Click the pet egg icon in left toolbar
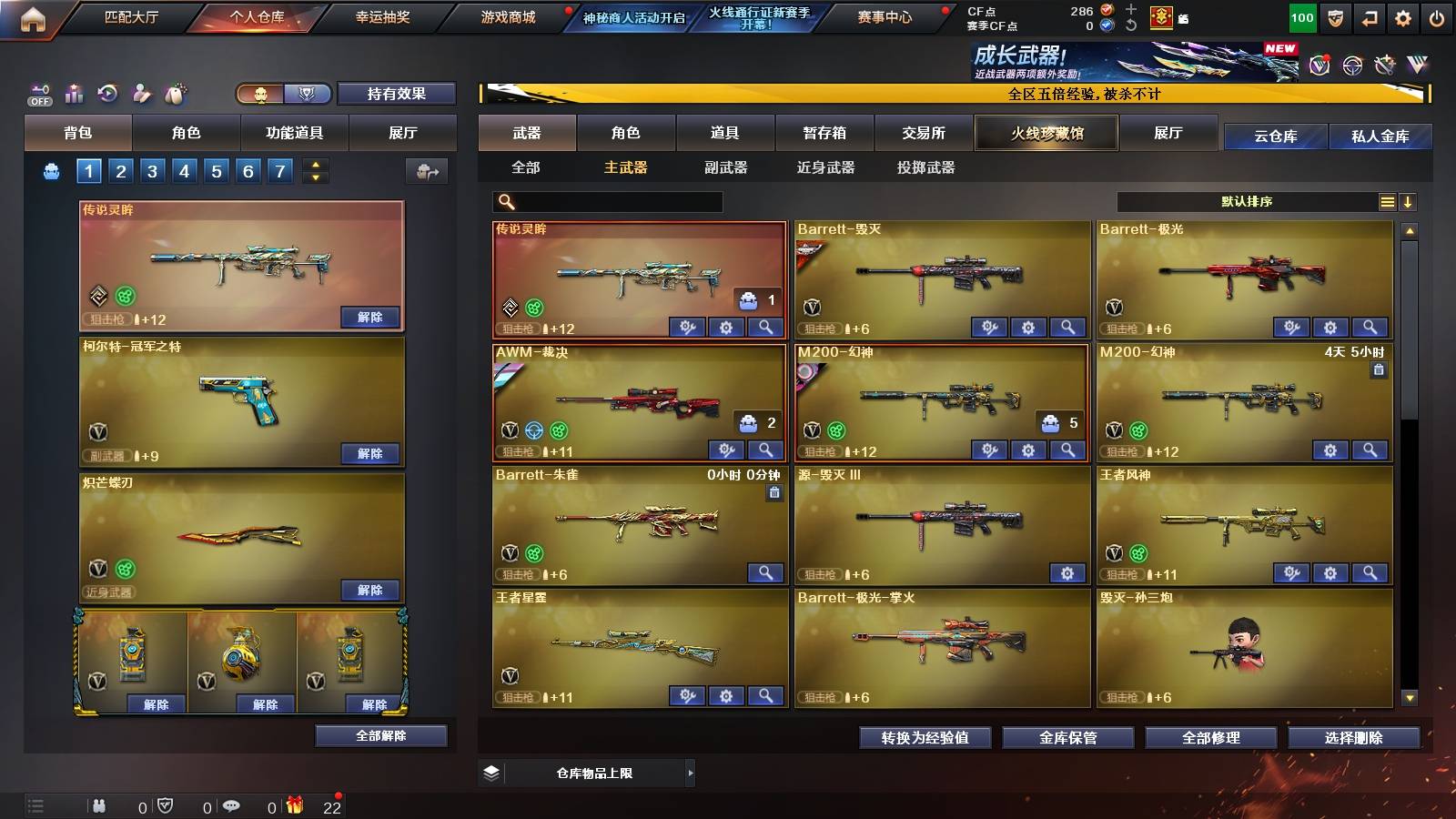Screen dimensions: 1456x819 click(175, 94)
